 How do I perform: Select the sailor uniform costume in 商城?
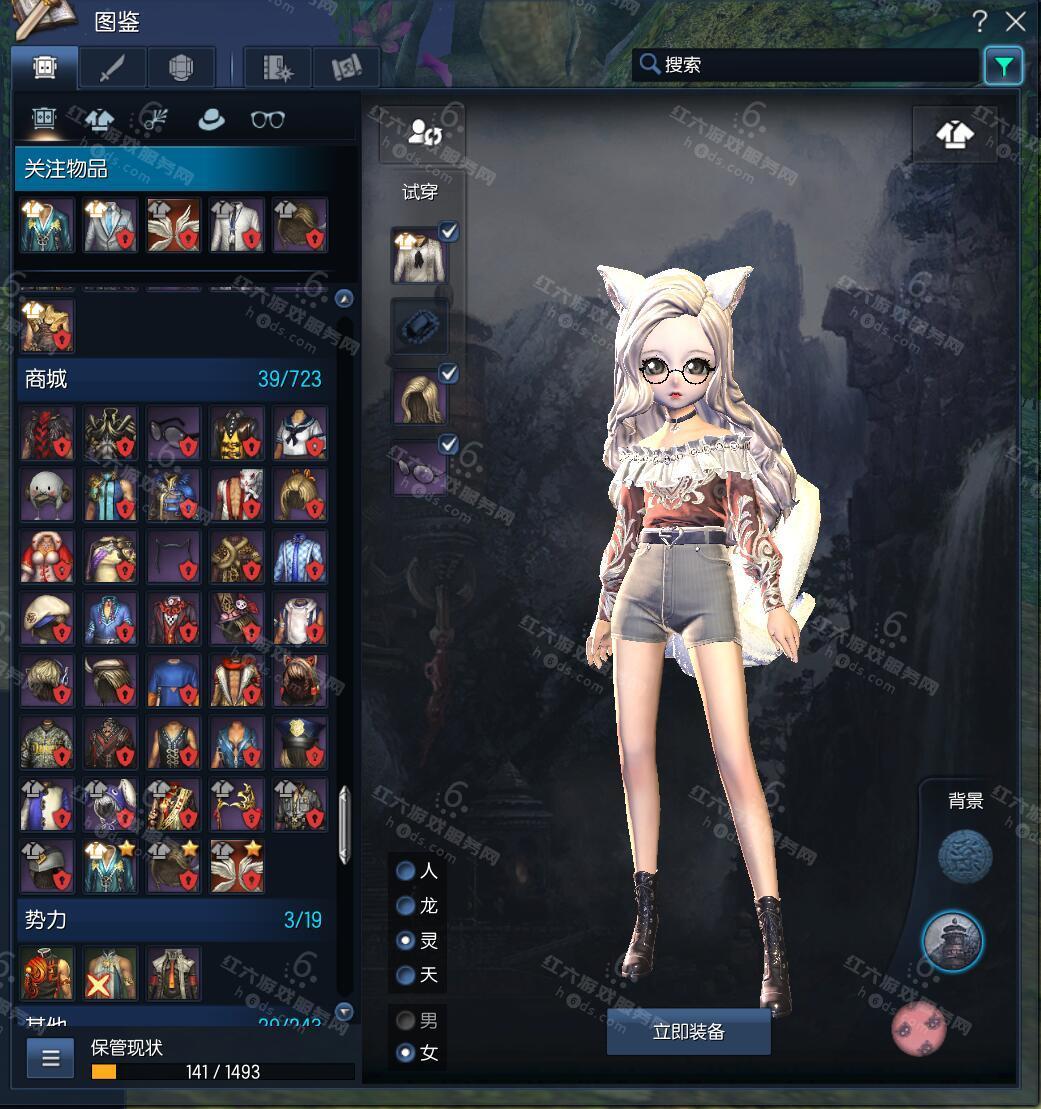[300, 433]
